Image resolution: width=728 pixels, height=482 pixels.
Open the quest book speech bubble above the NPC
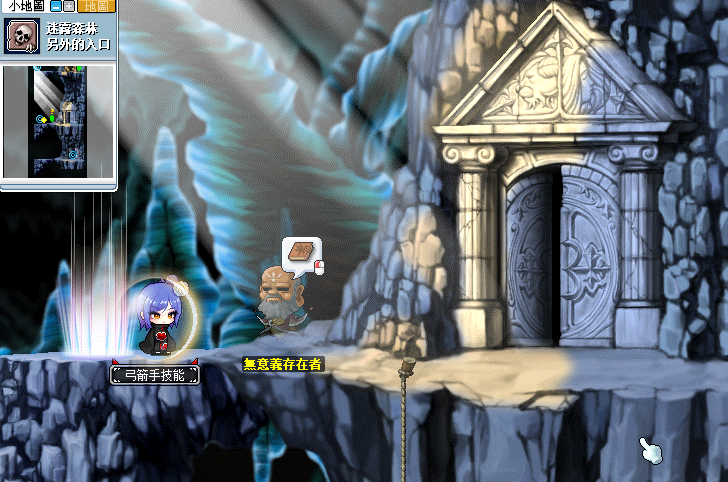click(301, 252)
